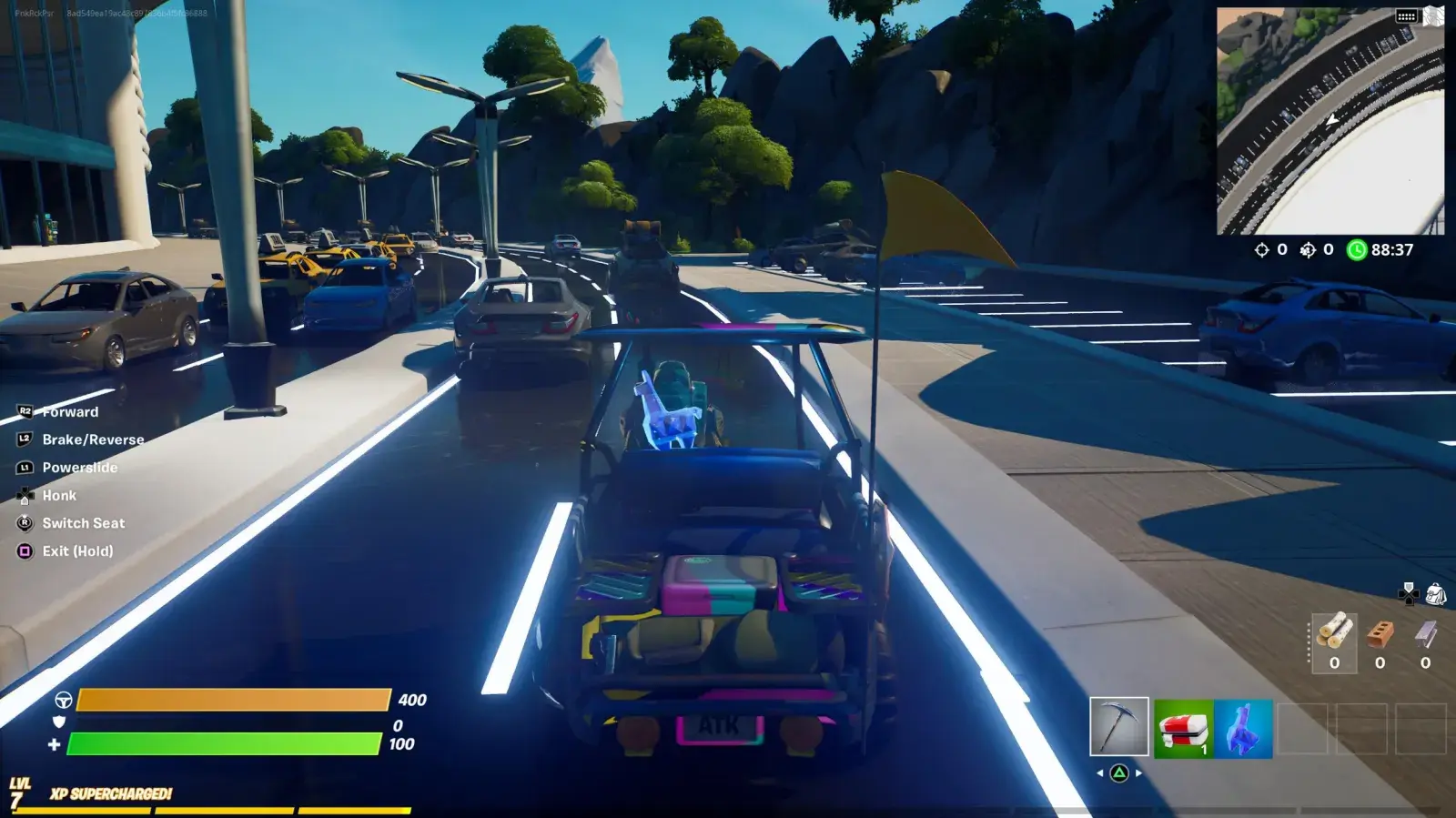Open the folded map icon above minimap
The width and height of the screenshot is (1456, 818).
(1434, 15)
